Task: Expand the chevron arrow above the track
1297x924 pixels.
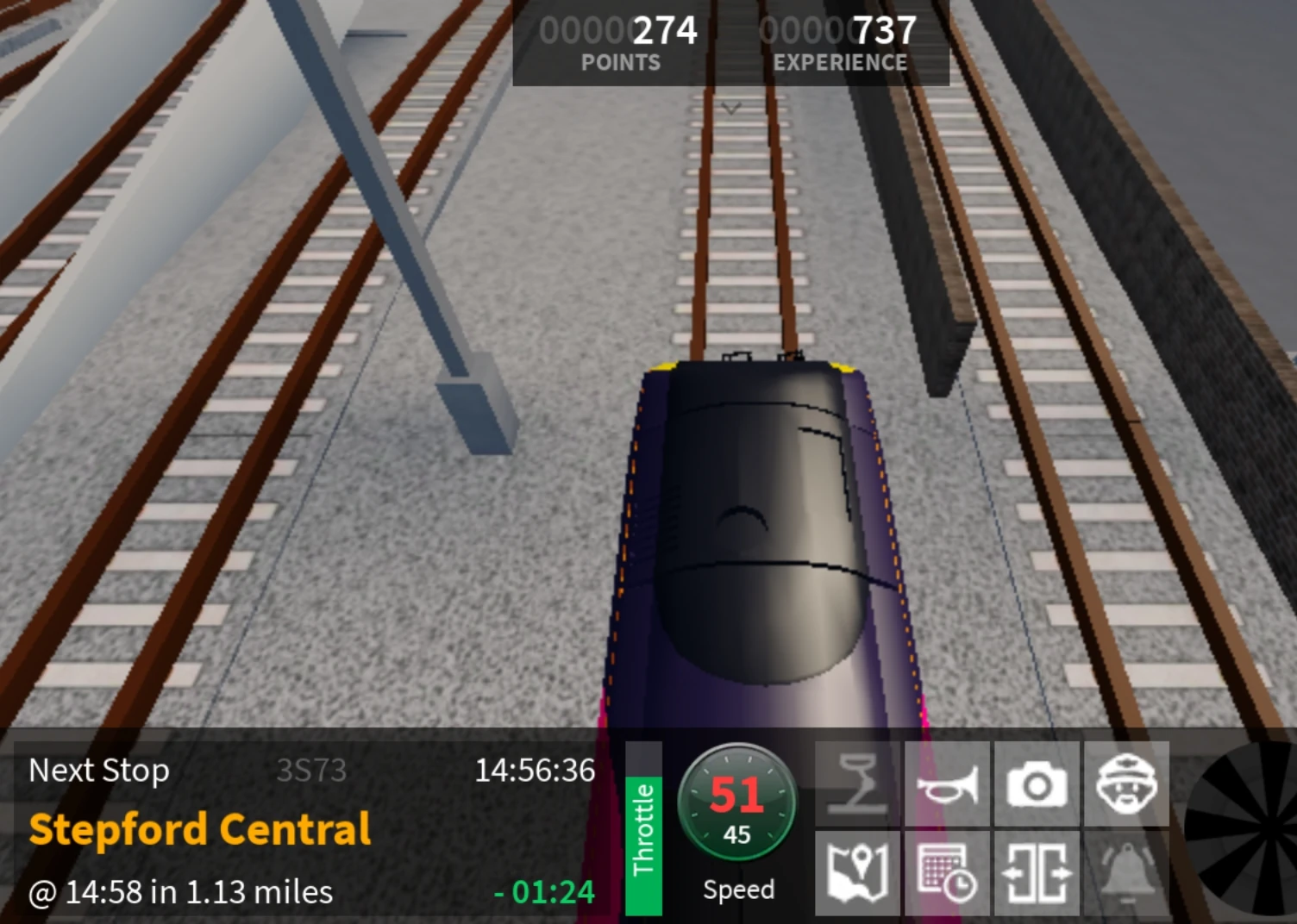Action: [x=731, y=108]
